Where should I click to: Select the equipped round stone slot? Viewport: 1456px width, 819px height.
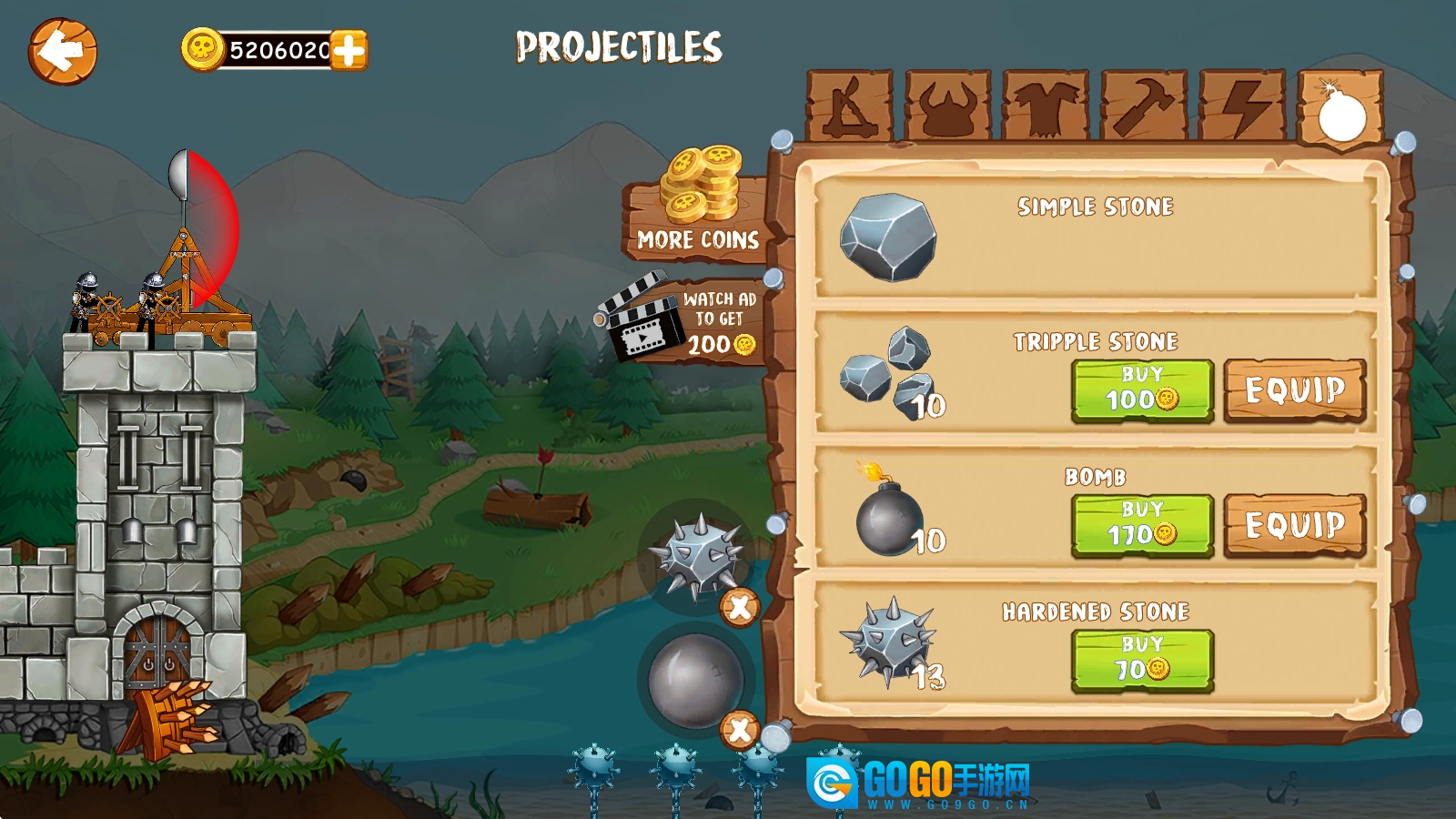[x=695, y=680]
